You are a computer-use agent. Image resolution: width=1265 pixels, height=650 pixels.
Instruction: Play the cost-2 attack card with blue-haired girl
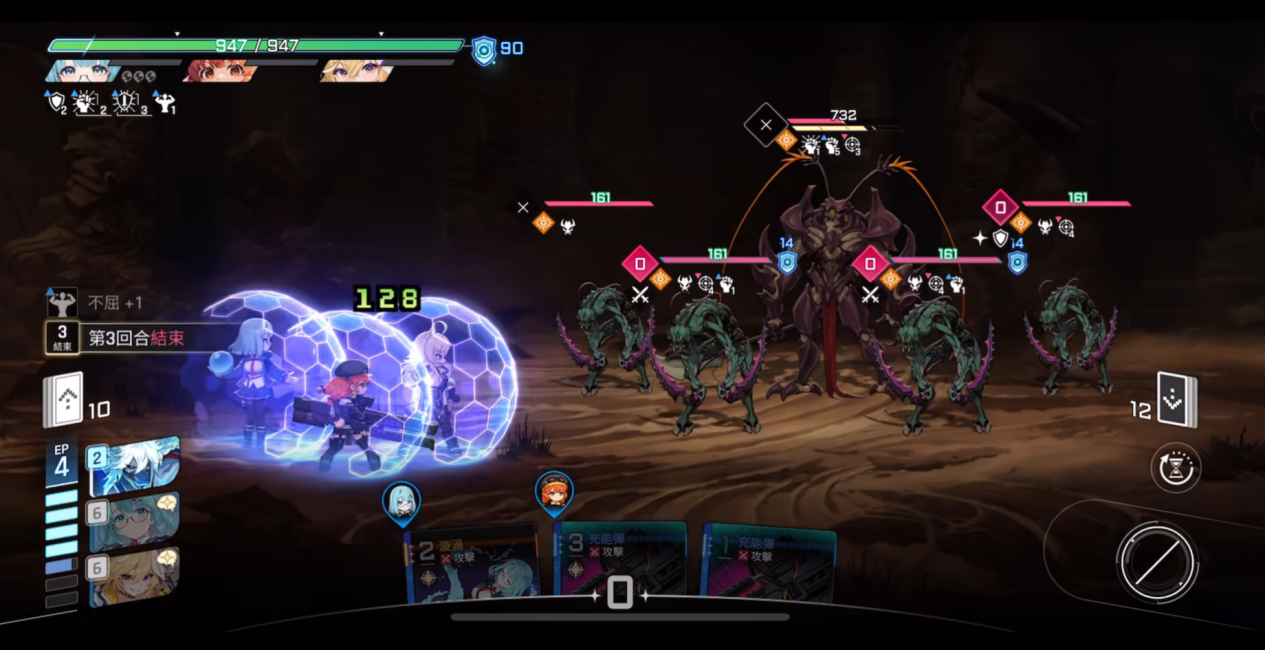472,566
